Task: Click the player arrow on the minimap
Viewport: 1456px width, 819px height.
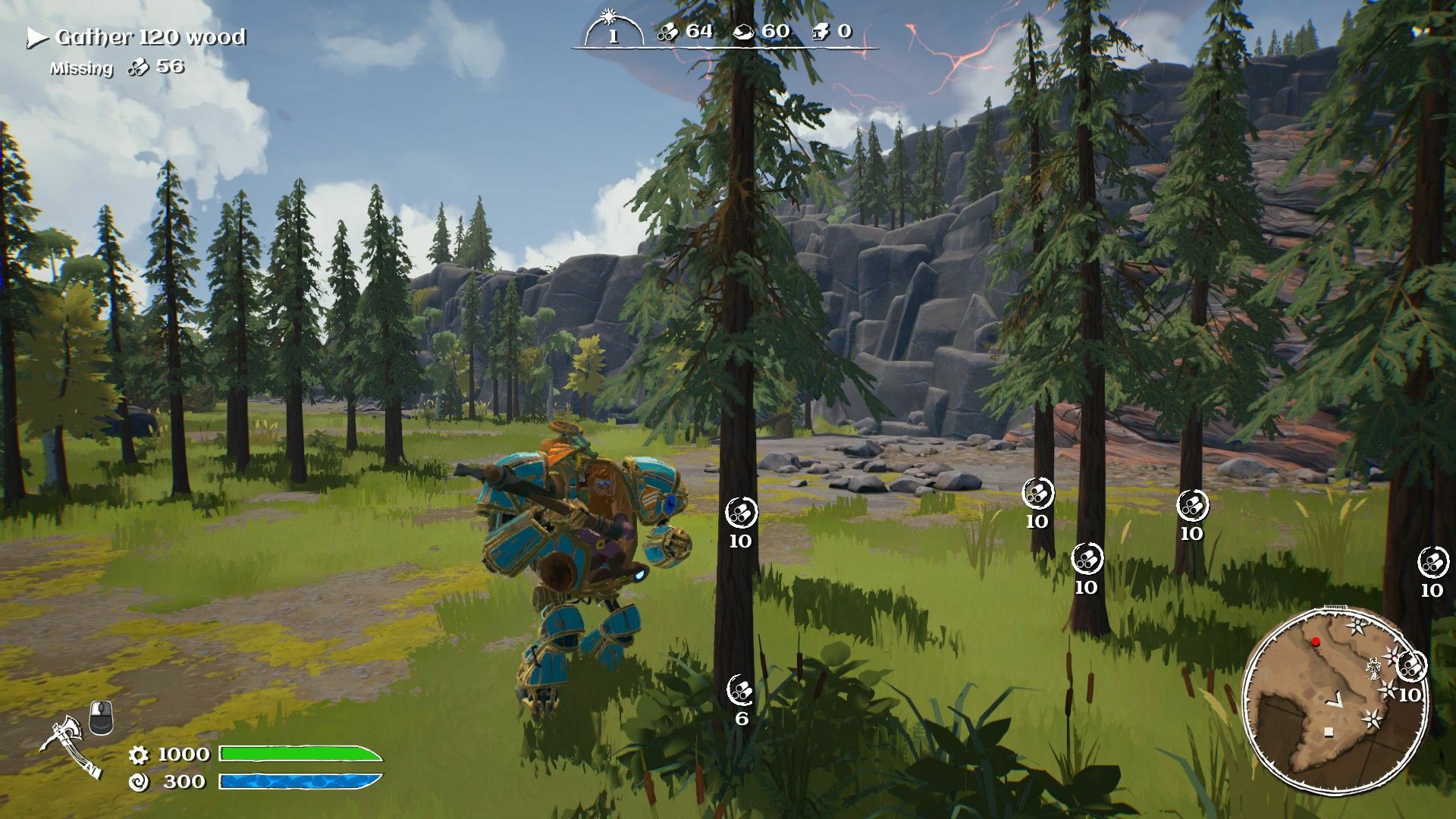Action: [x=1336, y=701]
